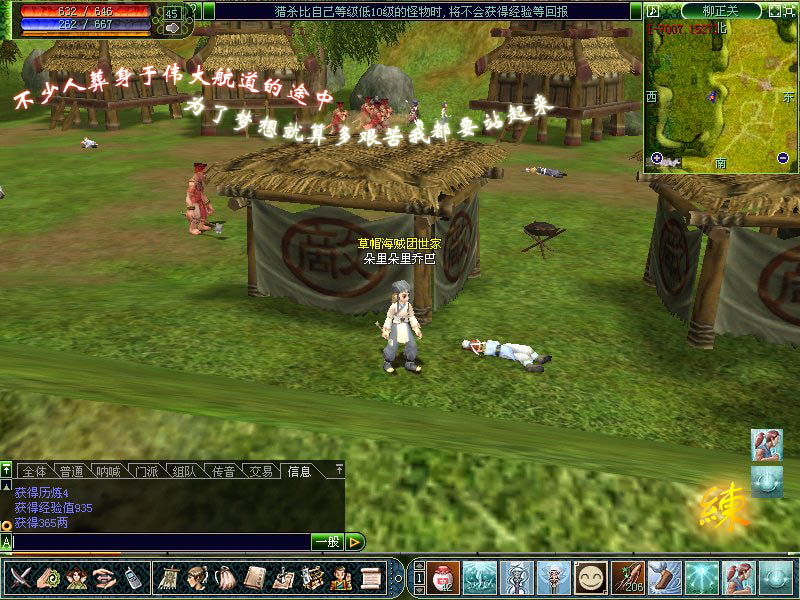
Task: Open the 一般 chat channel selector
Action: click(327, 542)
